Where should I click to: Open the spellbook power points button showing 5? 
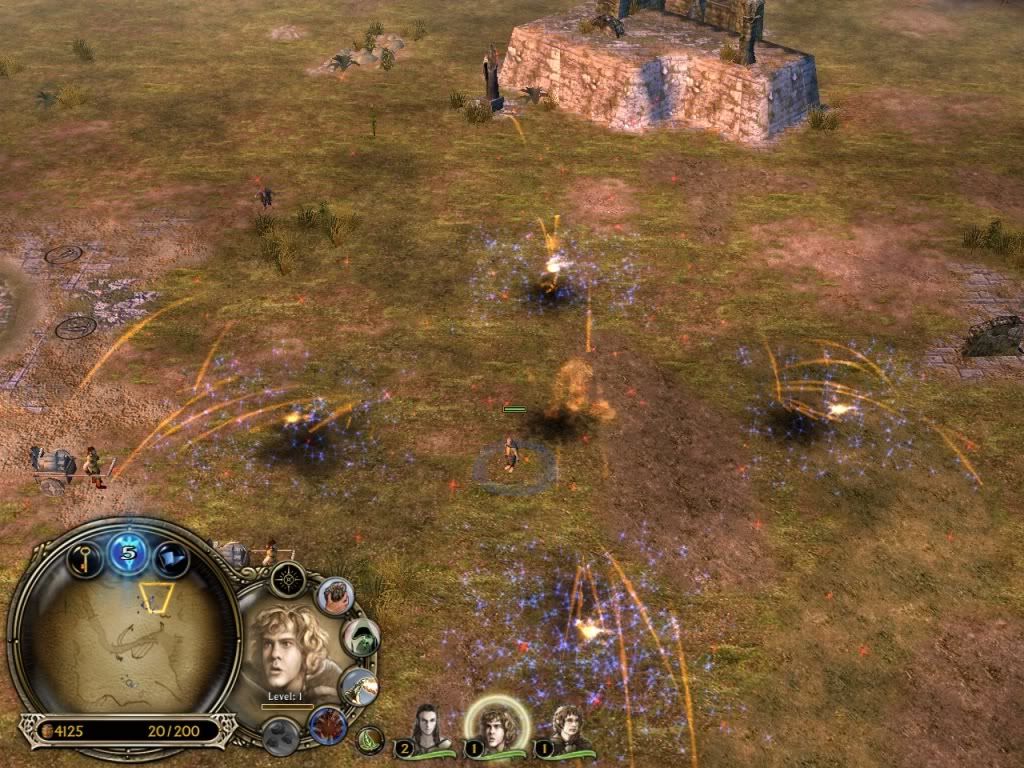click(x=129, y=552)
